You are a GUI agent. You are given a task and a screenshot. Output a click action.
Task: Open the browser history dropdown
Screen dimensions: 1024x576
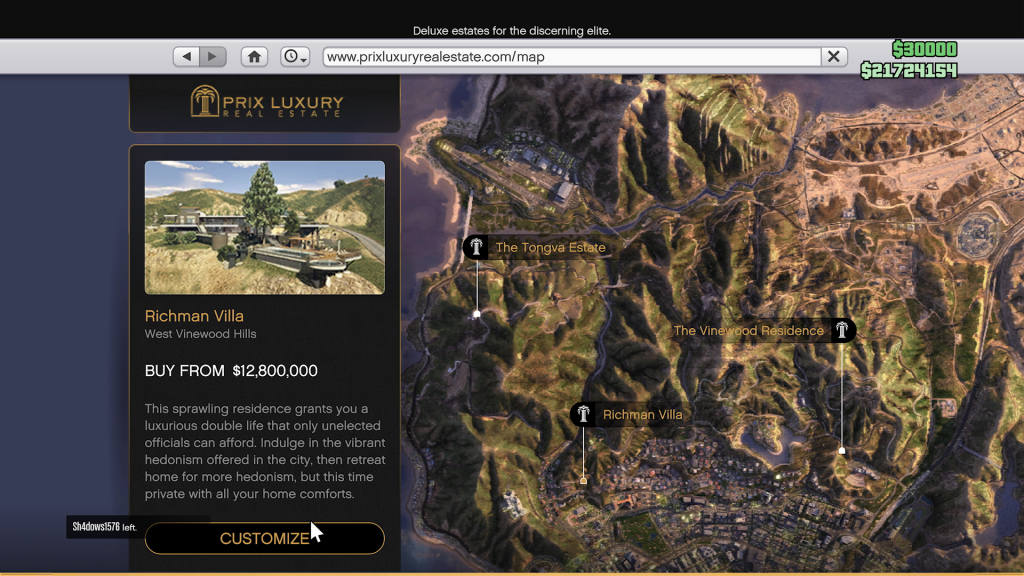(295, 57)
